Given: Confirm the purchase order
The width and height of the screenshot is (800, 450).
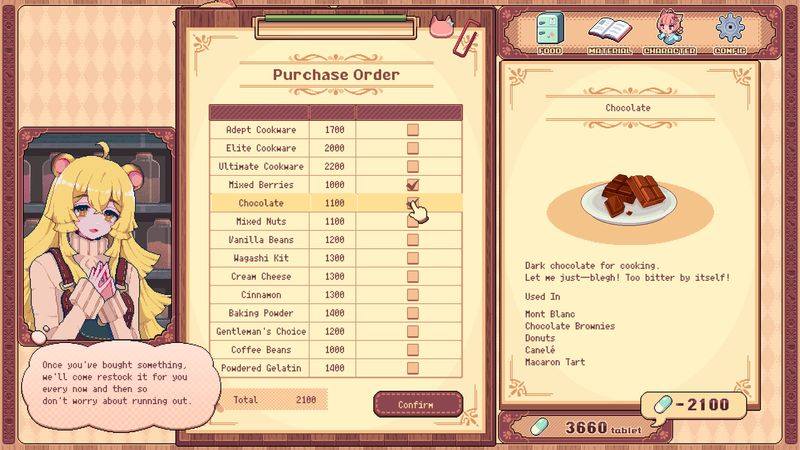Looking at the screenshot, I should (418, 404).
